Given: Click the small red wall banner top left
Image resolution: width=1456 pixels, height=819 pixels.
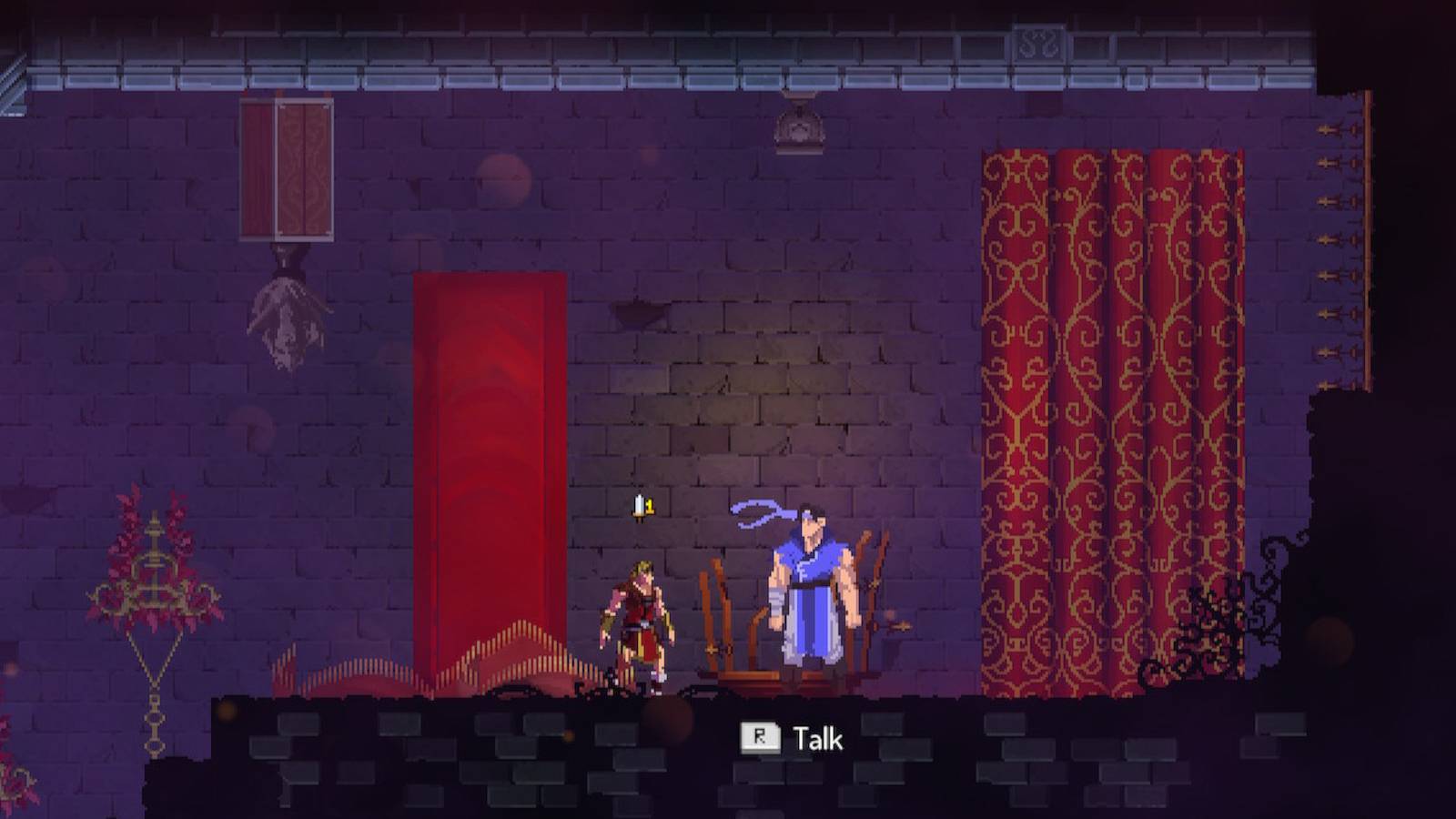Looking at the screenshot, I should click(x=285, y=168).
